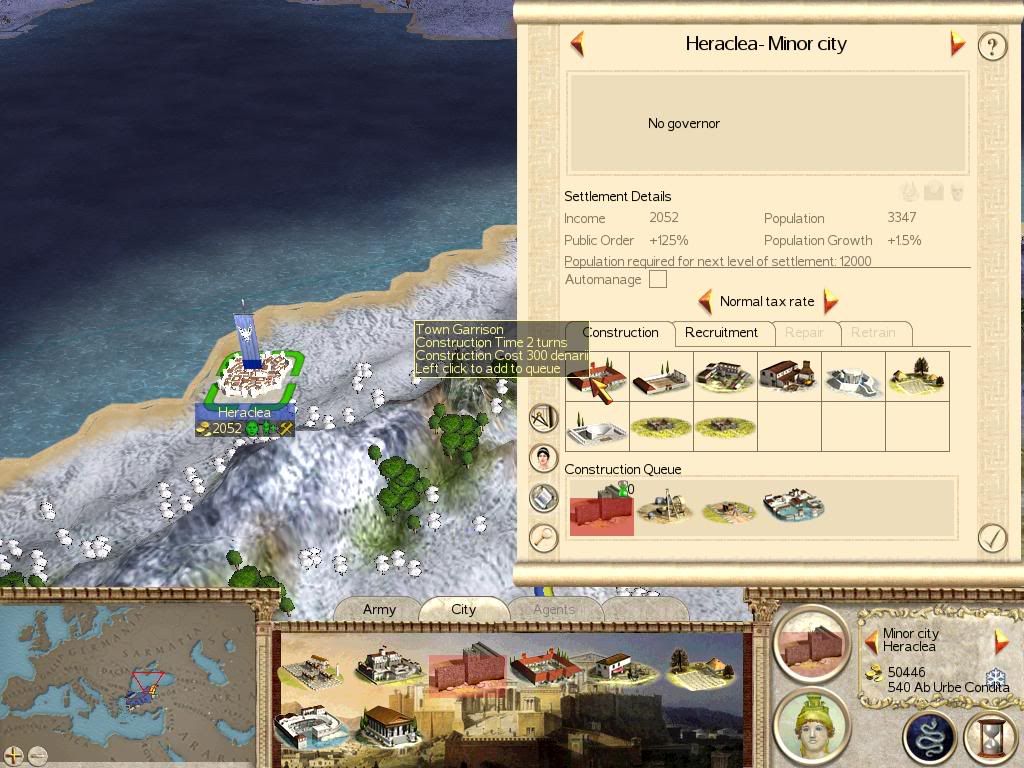Open the Army tab on bottom panel

coord(379,609)
